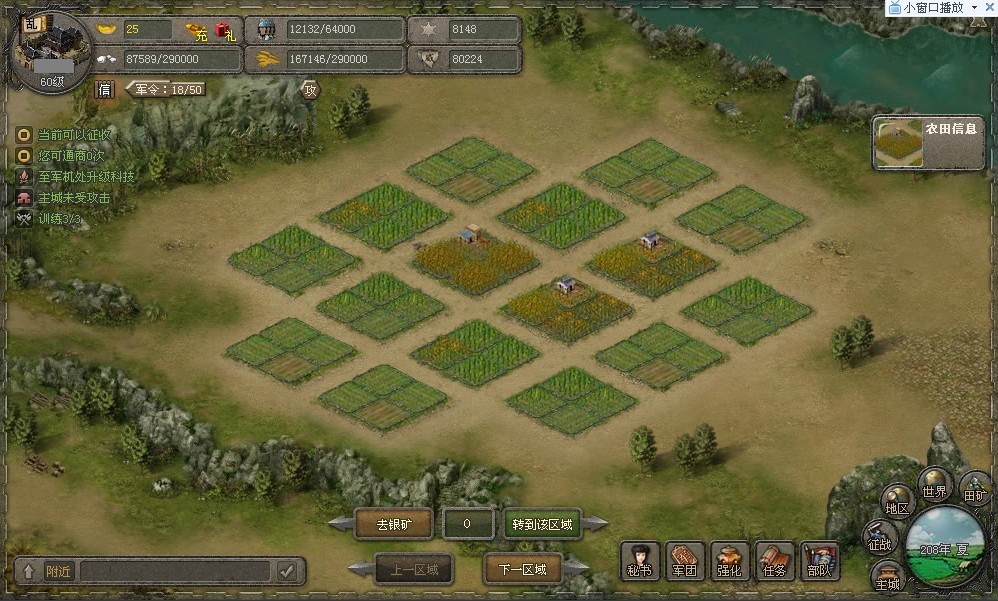Viewport: 998px width, 601px height.
Task: Open the 秘书 secretary menu
Action: point(640,561)
